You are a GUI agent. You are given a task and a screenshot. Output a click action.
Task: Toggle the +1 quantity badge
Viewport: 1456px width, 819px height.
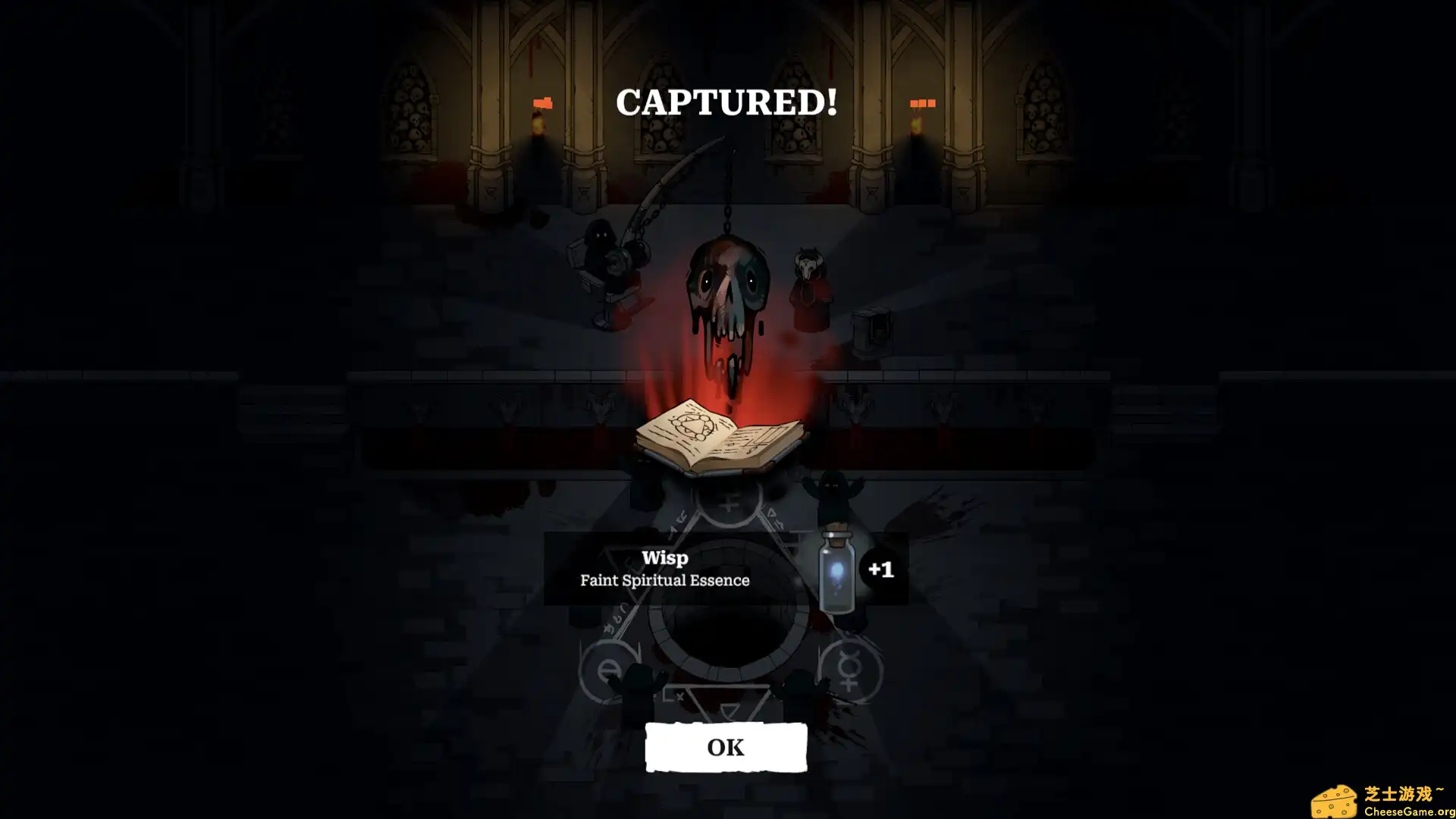pyautogui.click(x=881, y=568)
